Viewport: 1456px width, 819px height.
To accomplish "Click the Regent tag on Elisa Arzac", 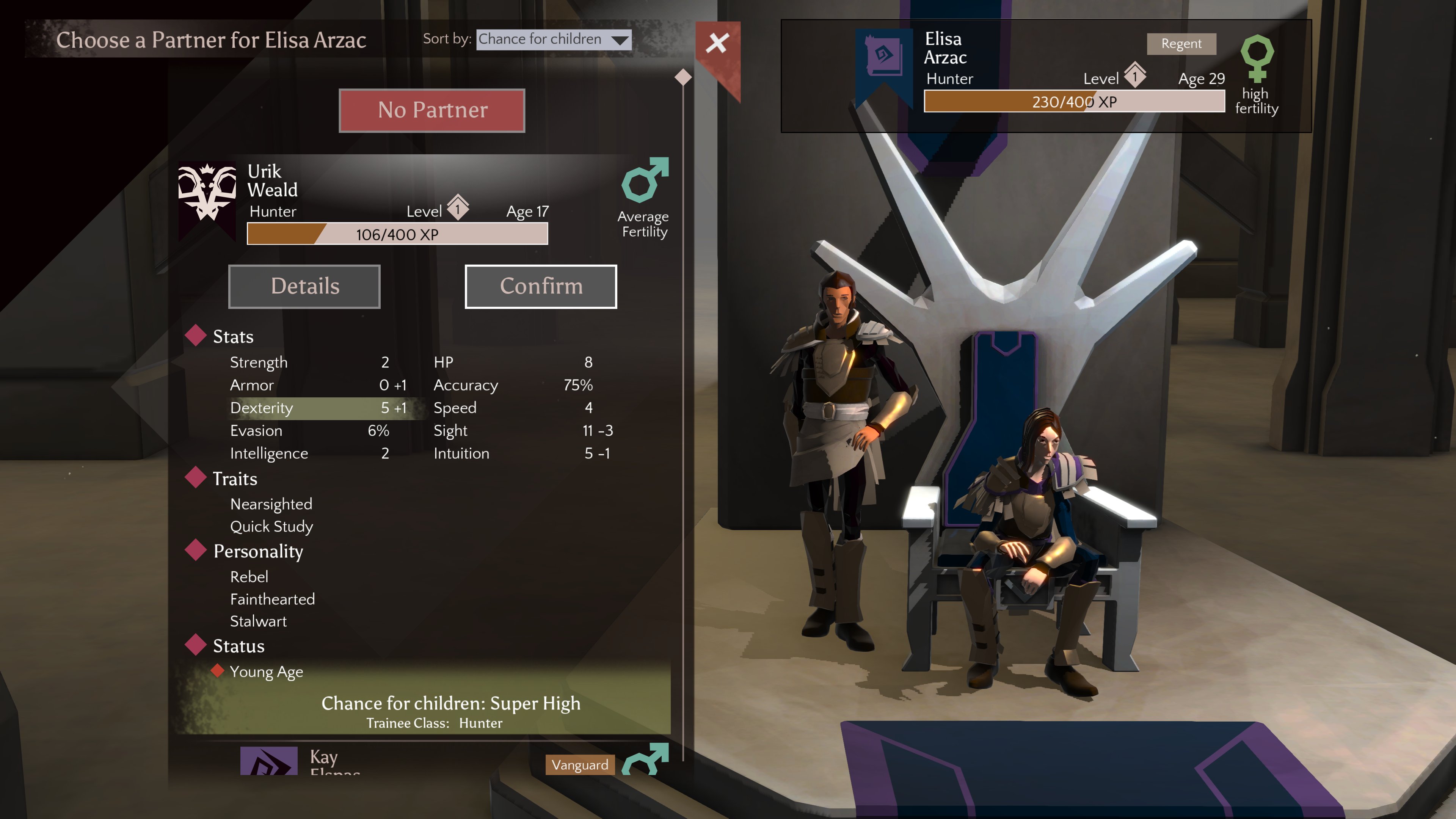I will point(1181,44).
